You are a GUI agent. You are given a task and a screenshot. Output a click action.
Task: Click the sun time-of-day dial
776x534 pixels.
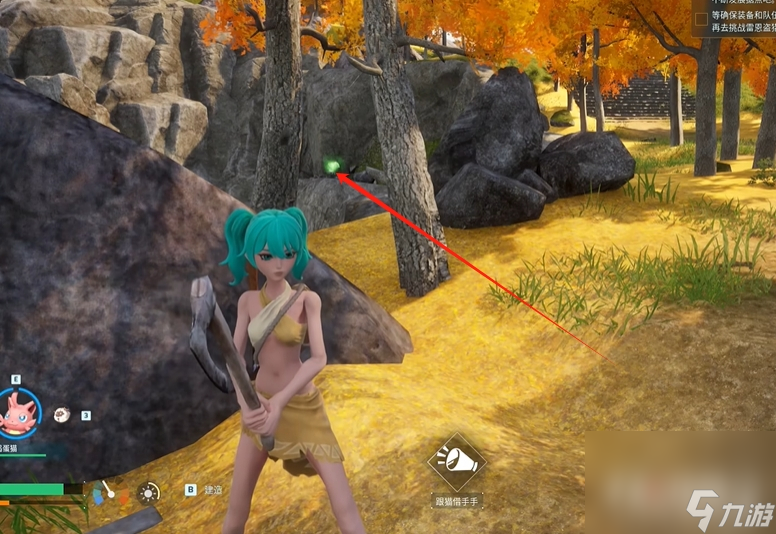pyautogui.click(x=149, y=492)
